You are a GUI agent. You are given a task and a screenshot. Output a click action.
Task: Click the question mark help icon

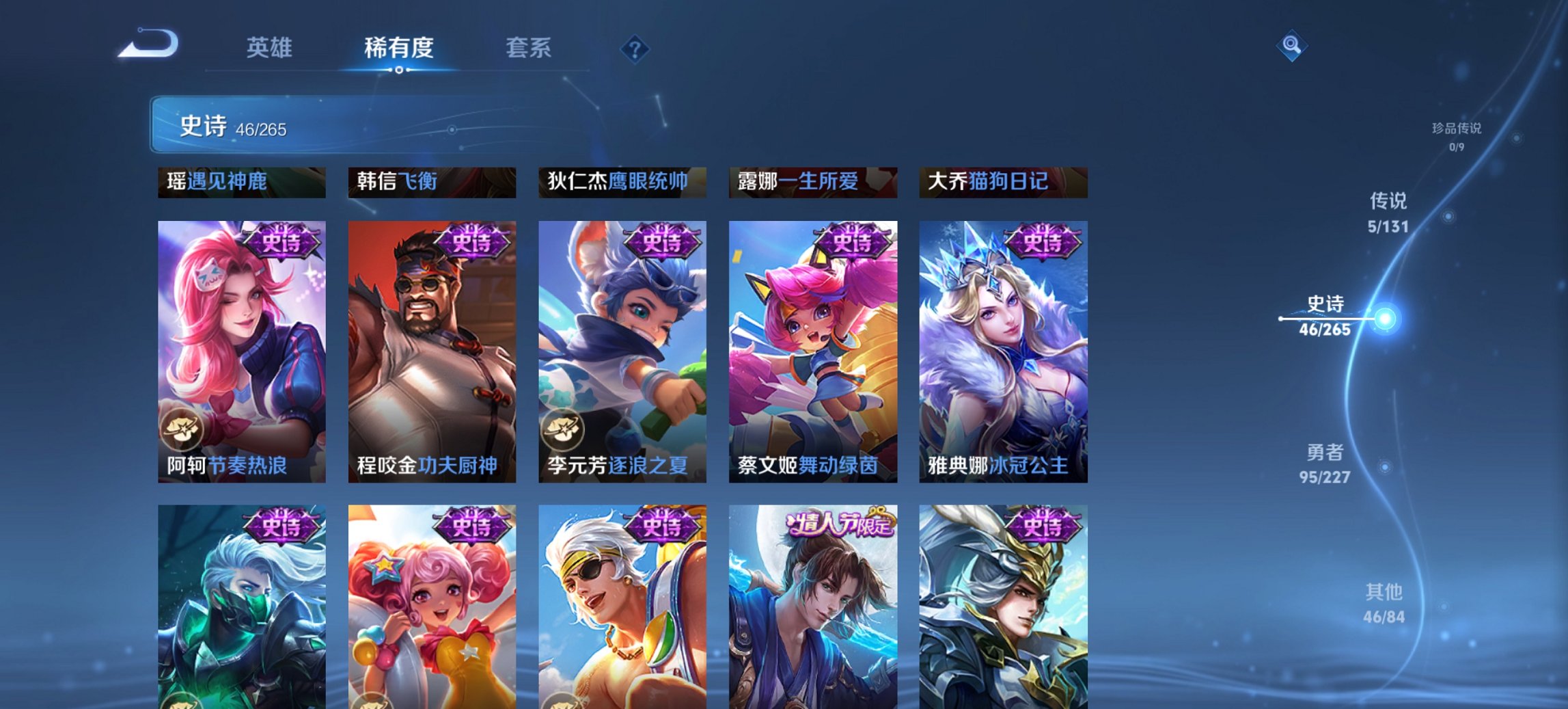click(x=634, y=48)
